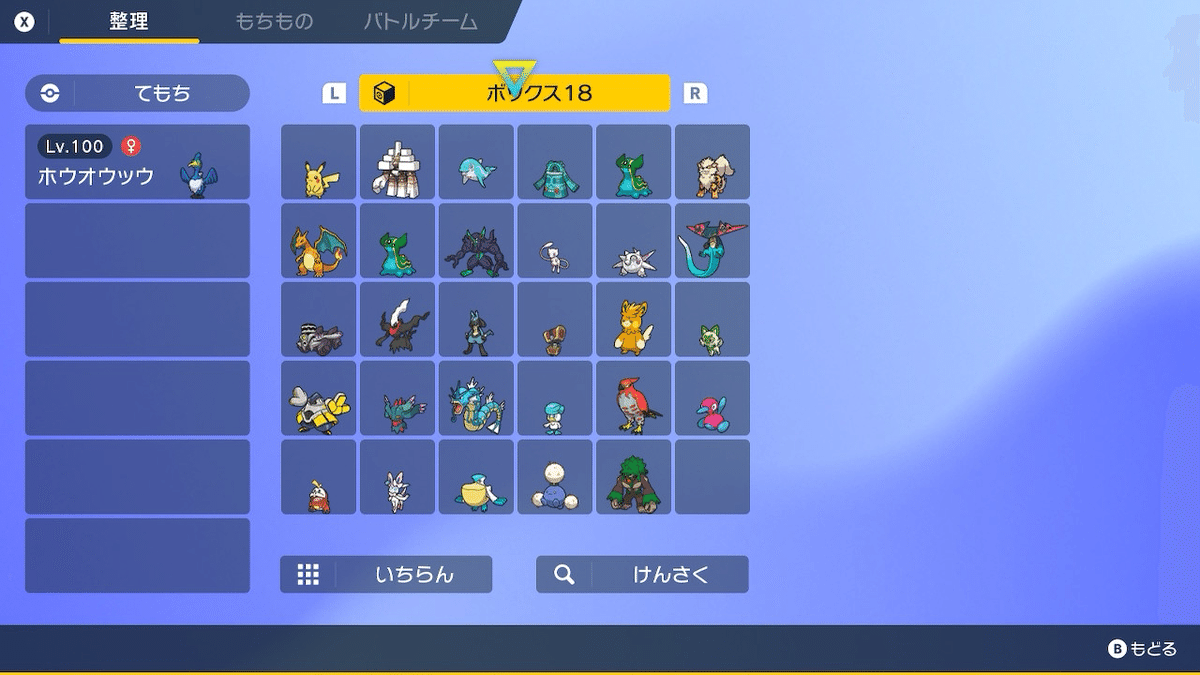
Task: Select the てもち party header
Action: pos(137,93)
